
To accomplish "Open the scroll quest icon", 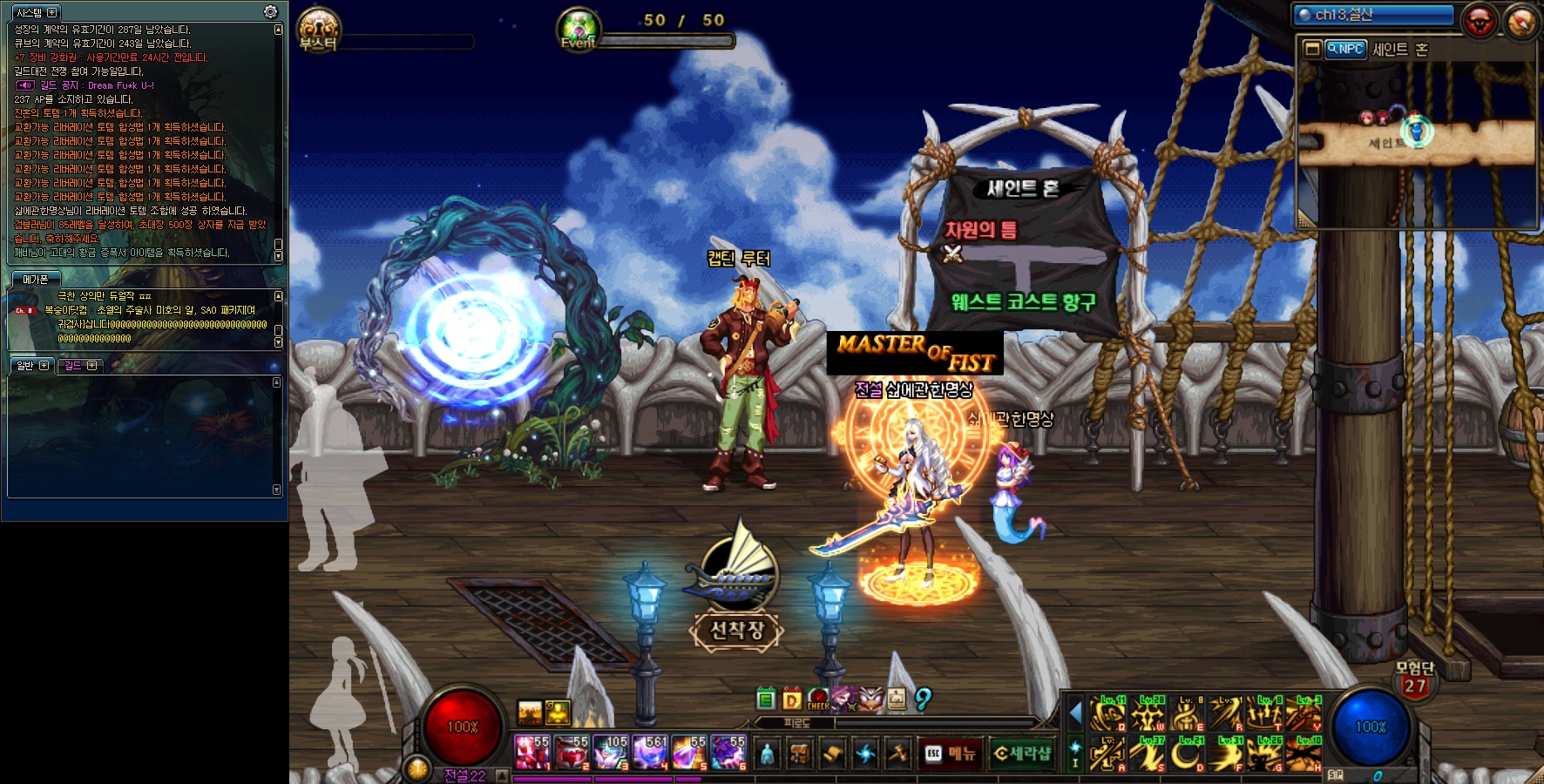I will point(832,754).
